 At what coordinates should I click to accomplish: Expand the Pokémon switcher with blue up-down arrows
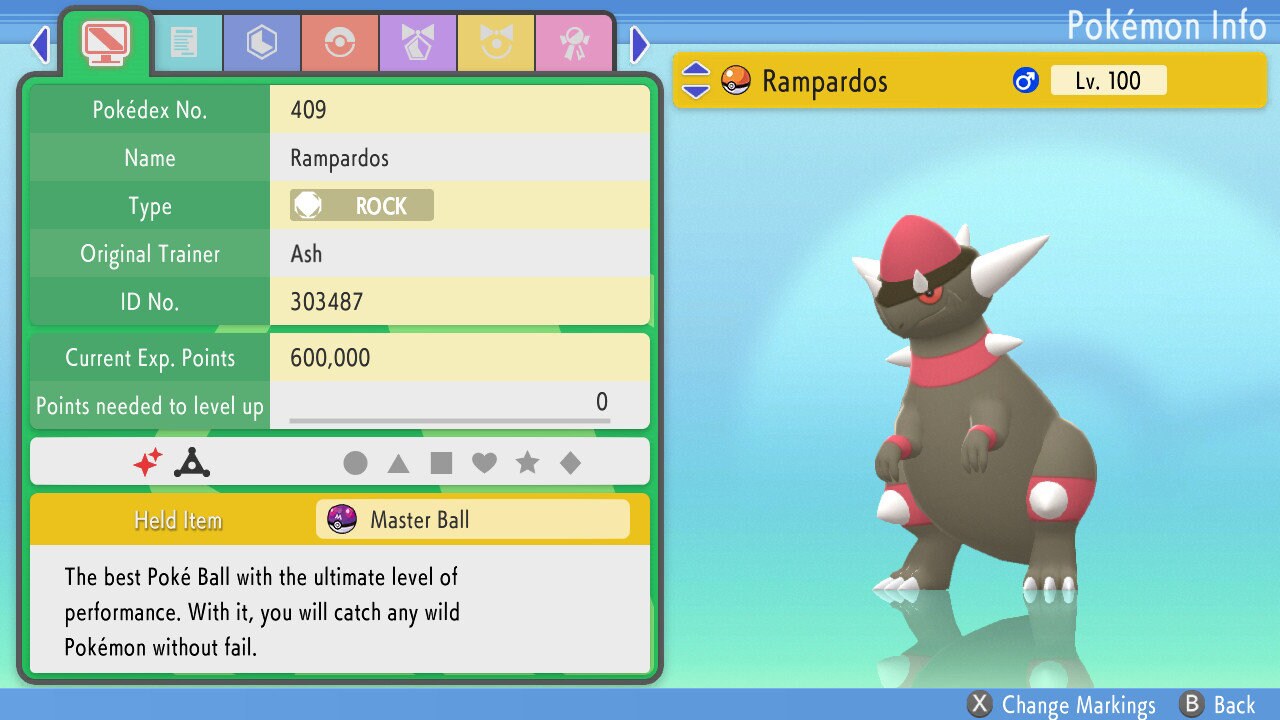pyautogui.click(x=695, y=81)
